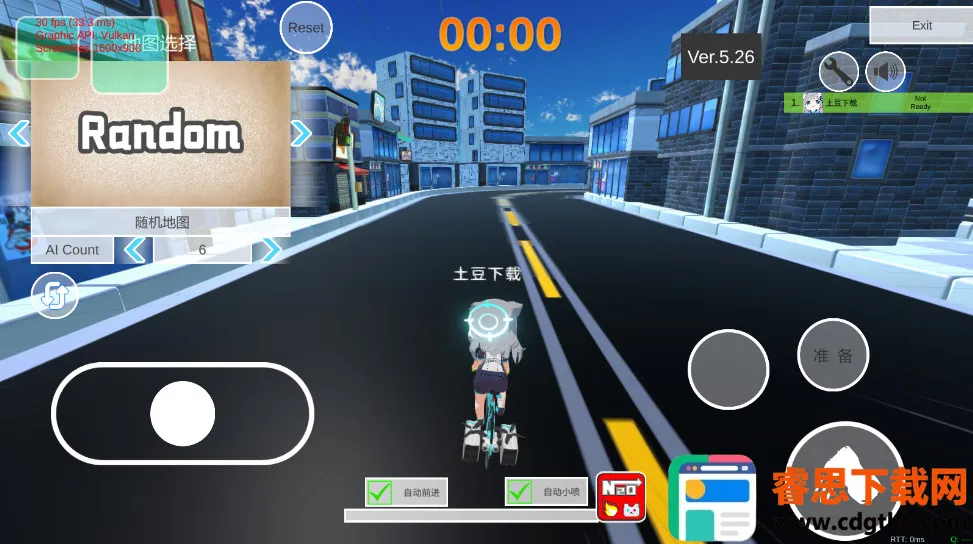Click the Reset button

pyautogui.click(x=306, y=28)
